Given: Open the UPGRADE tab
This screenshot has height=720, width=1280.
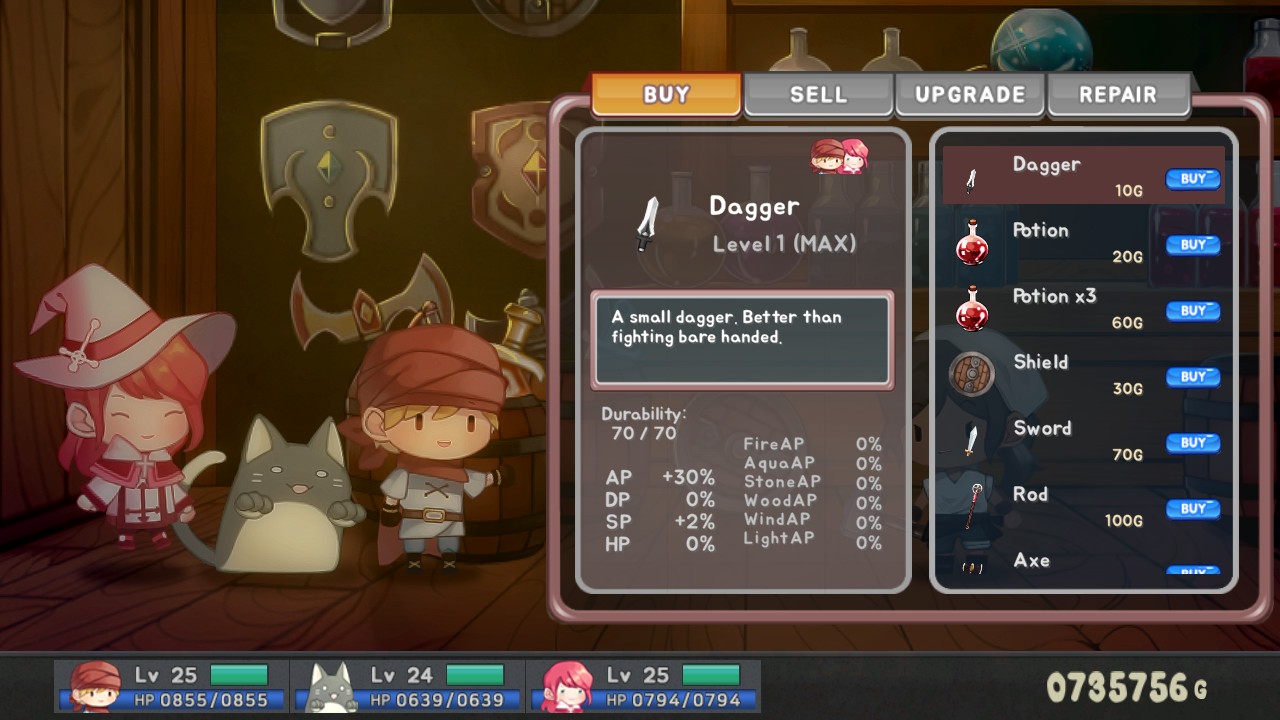Looking at the screenshot, I should click(969, 94).
